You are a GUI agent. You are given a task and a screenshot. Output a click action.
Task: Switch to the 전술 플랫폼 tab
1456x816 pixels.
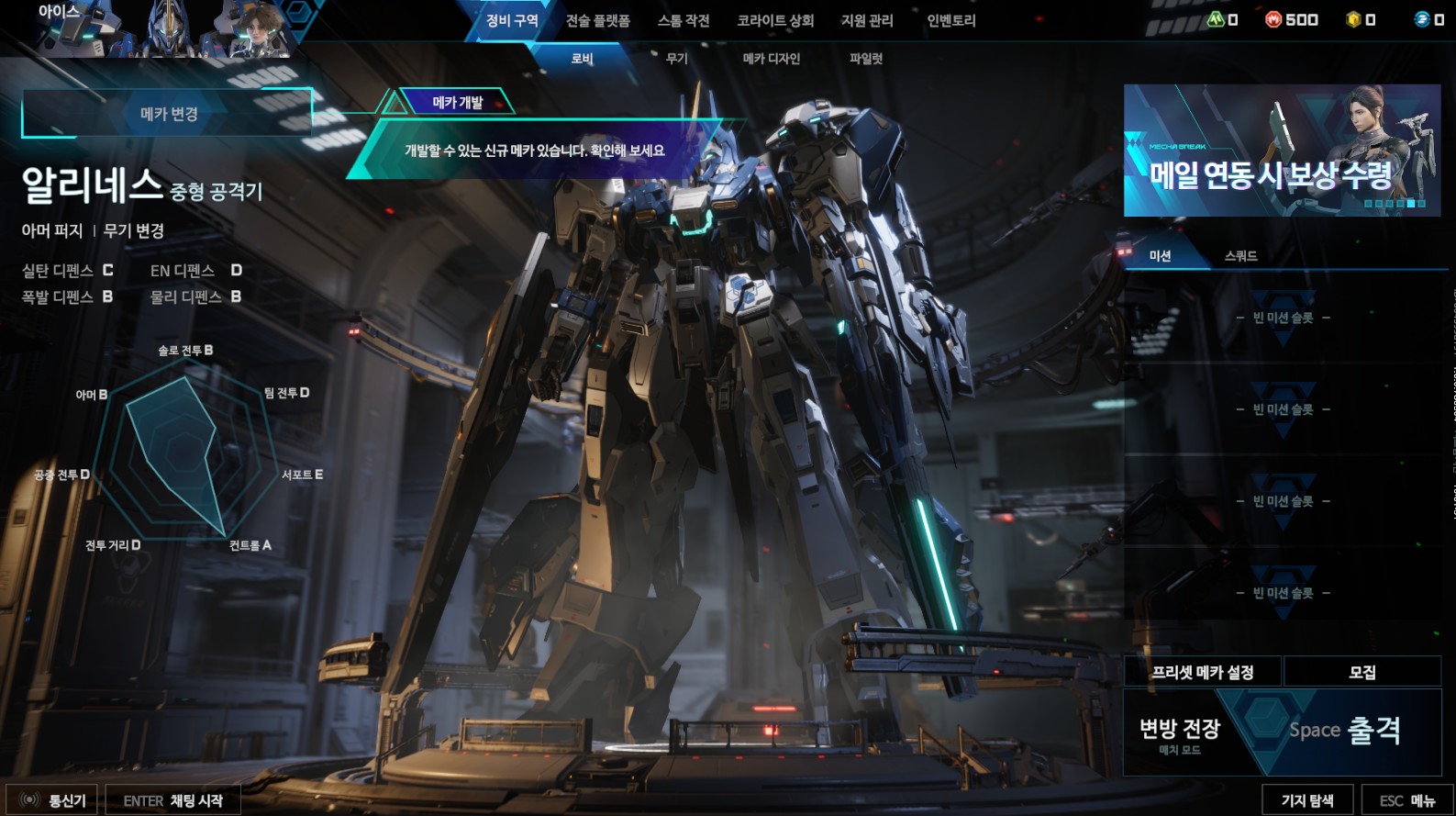[597, 20]
